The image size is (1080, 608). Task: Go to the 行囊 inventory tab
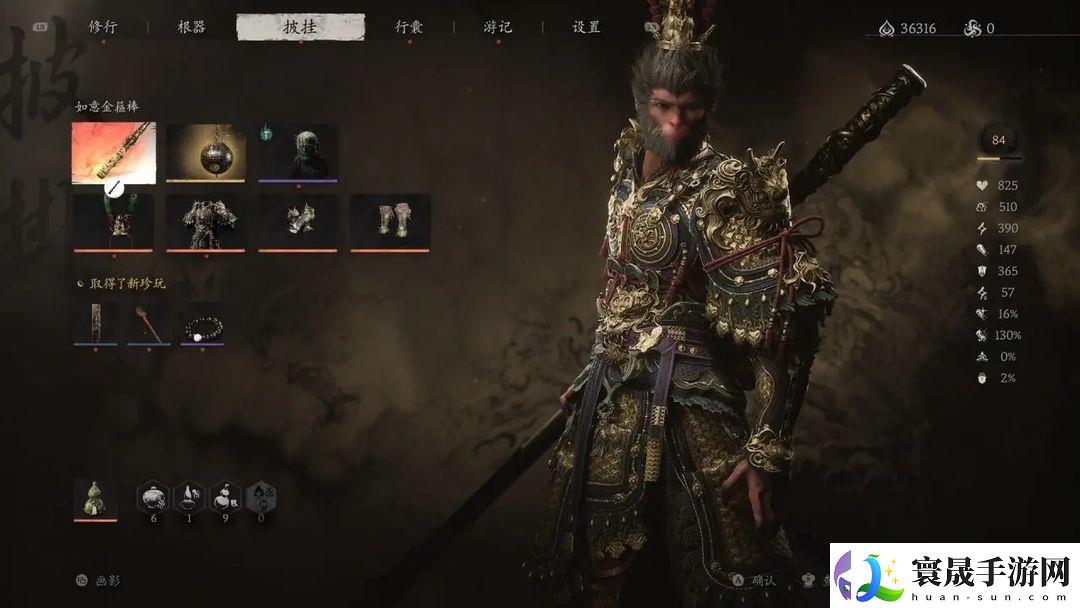pyautogui.click(x=408, y=27)
